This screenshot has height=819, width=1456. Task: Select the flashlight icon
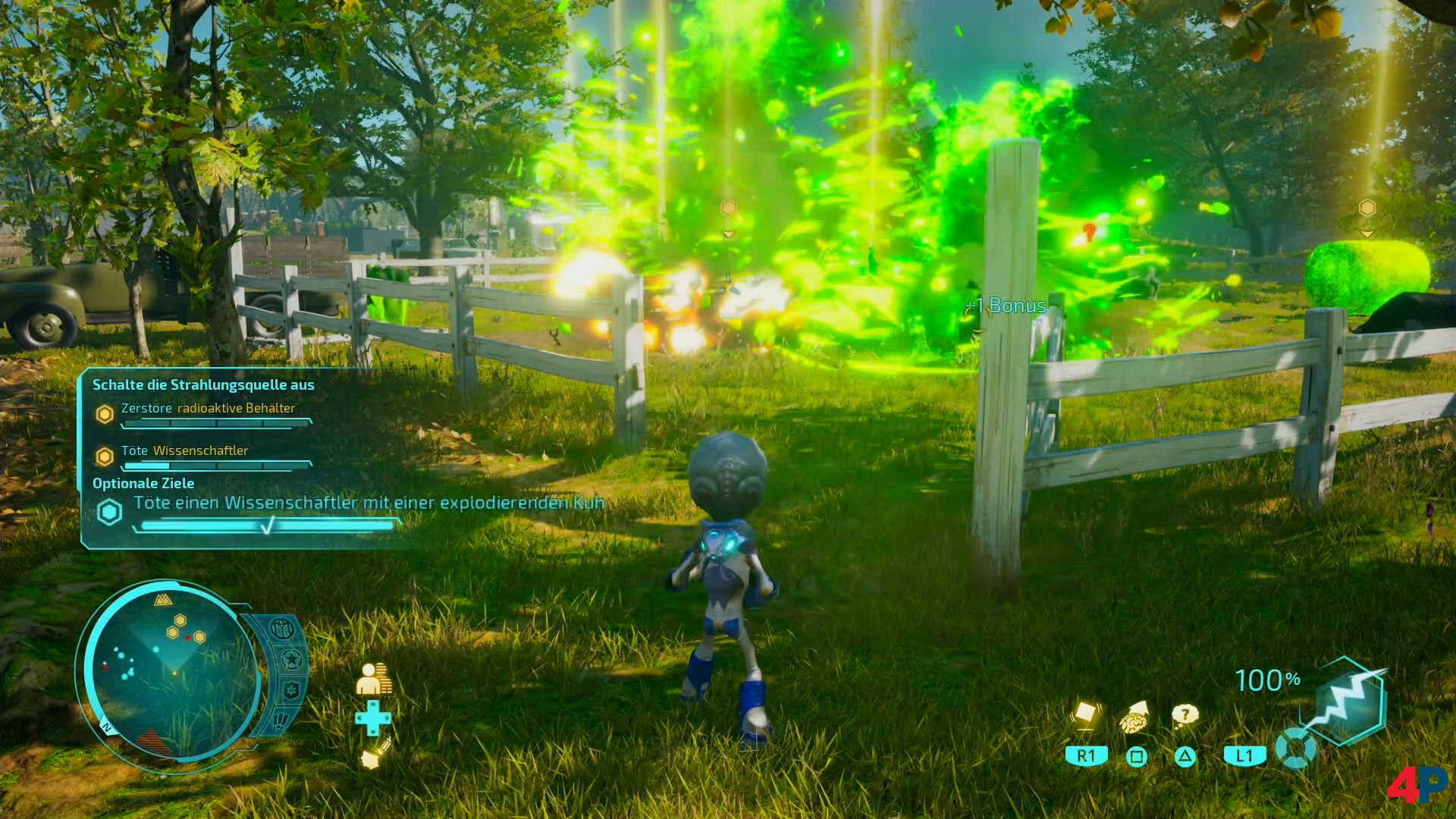click(375, 753)
